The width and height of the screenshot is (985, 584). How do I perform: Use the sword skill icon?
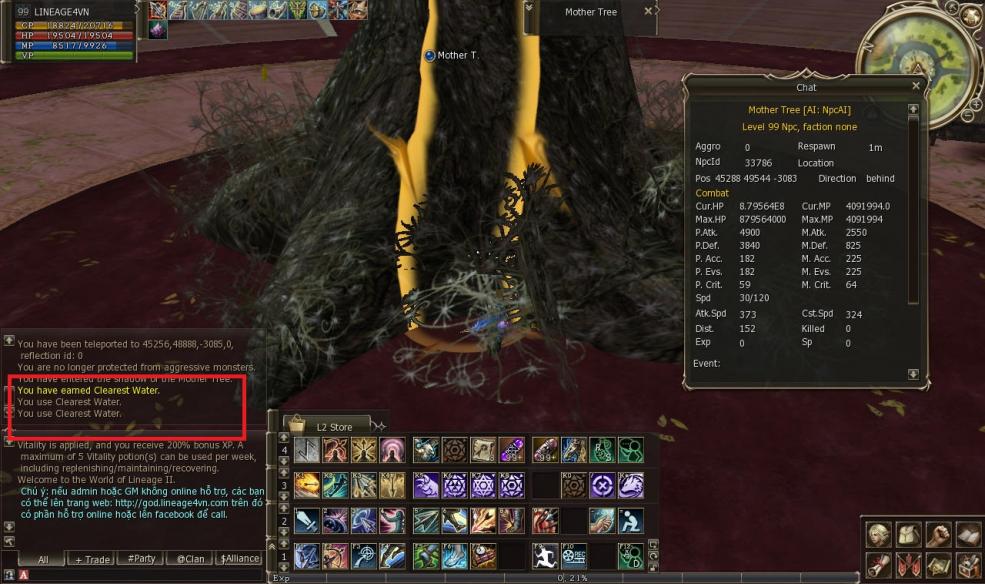click(x=306, y=520)
